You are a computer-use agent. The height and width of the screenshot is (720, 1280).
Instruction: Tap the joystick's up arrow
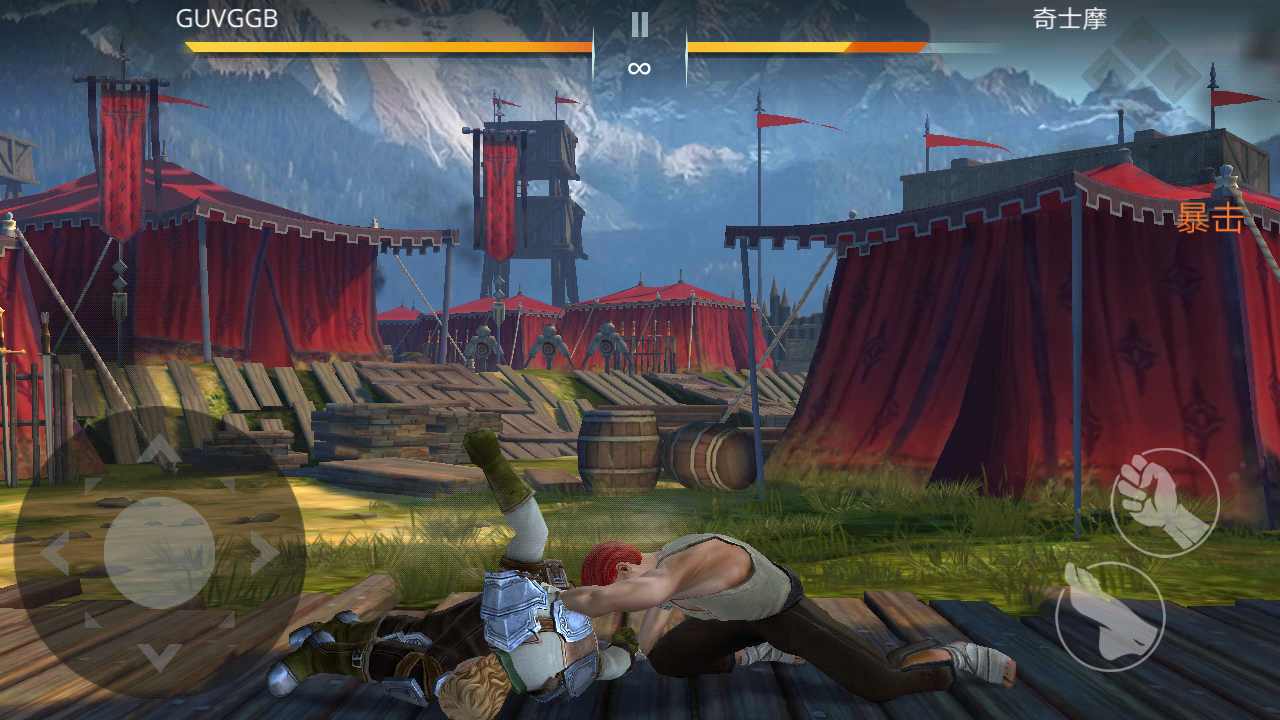(x=159, y=453)
